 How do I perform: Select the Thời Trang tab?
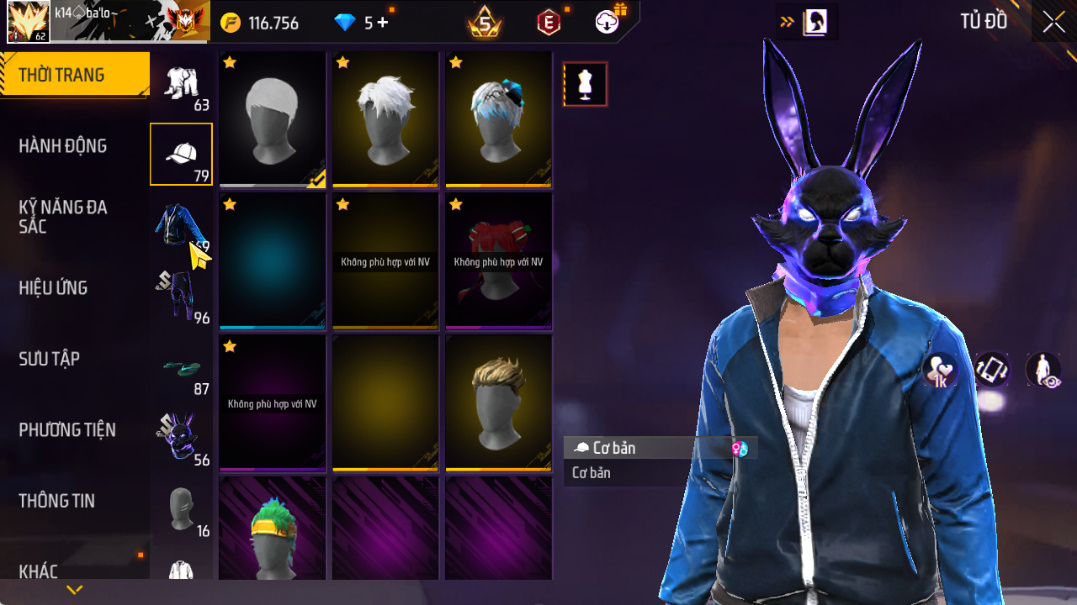tap(62, 75)
